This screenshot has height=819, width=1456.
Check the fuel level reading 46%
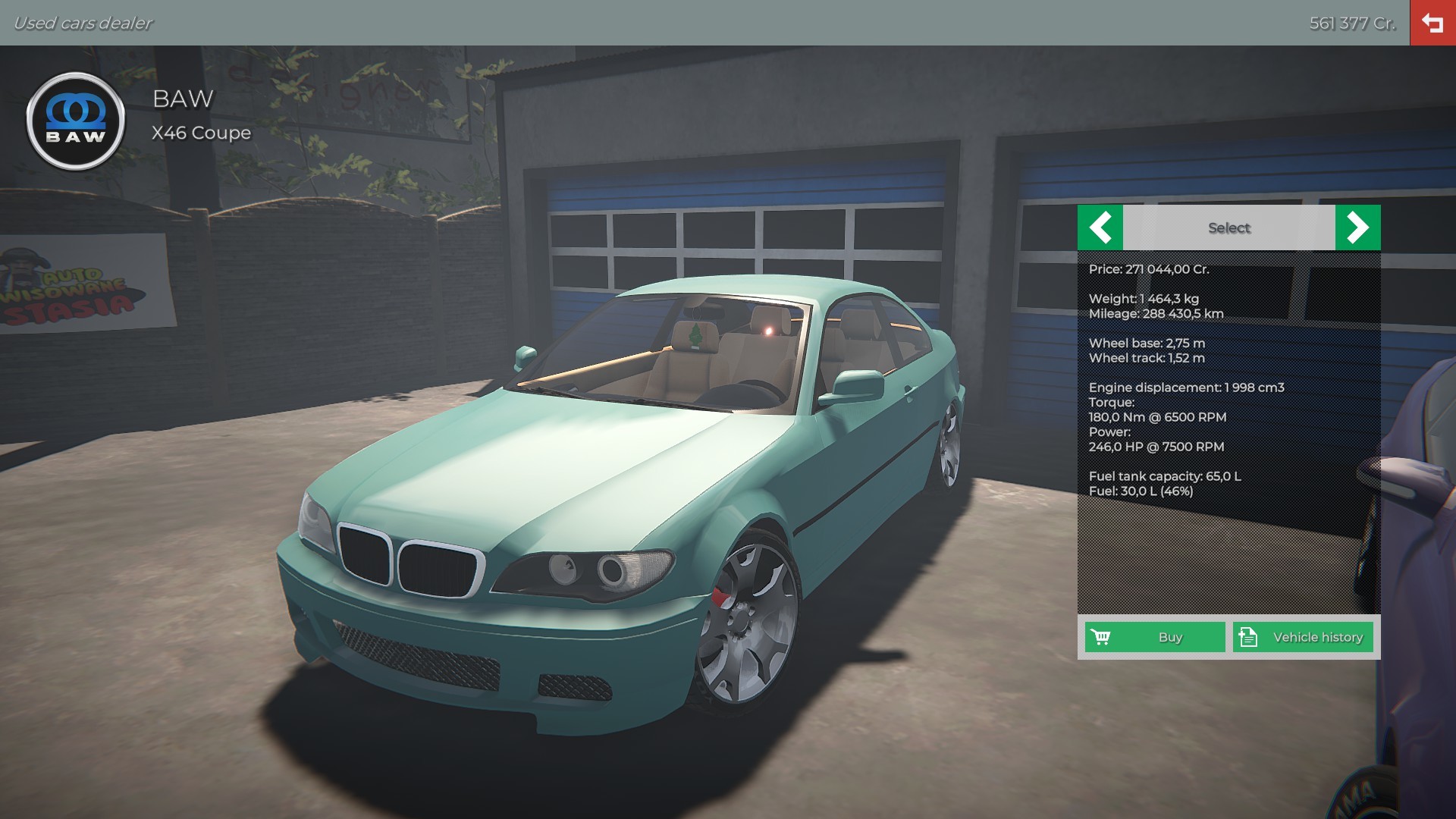tap(1141, 493)
